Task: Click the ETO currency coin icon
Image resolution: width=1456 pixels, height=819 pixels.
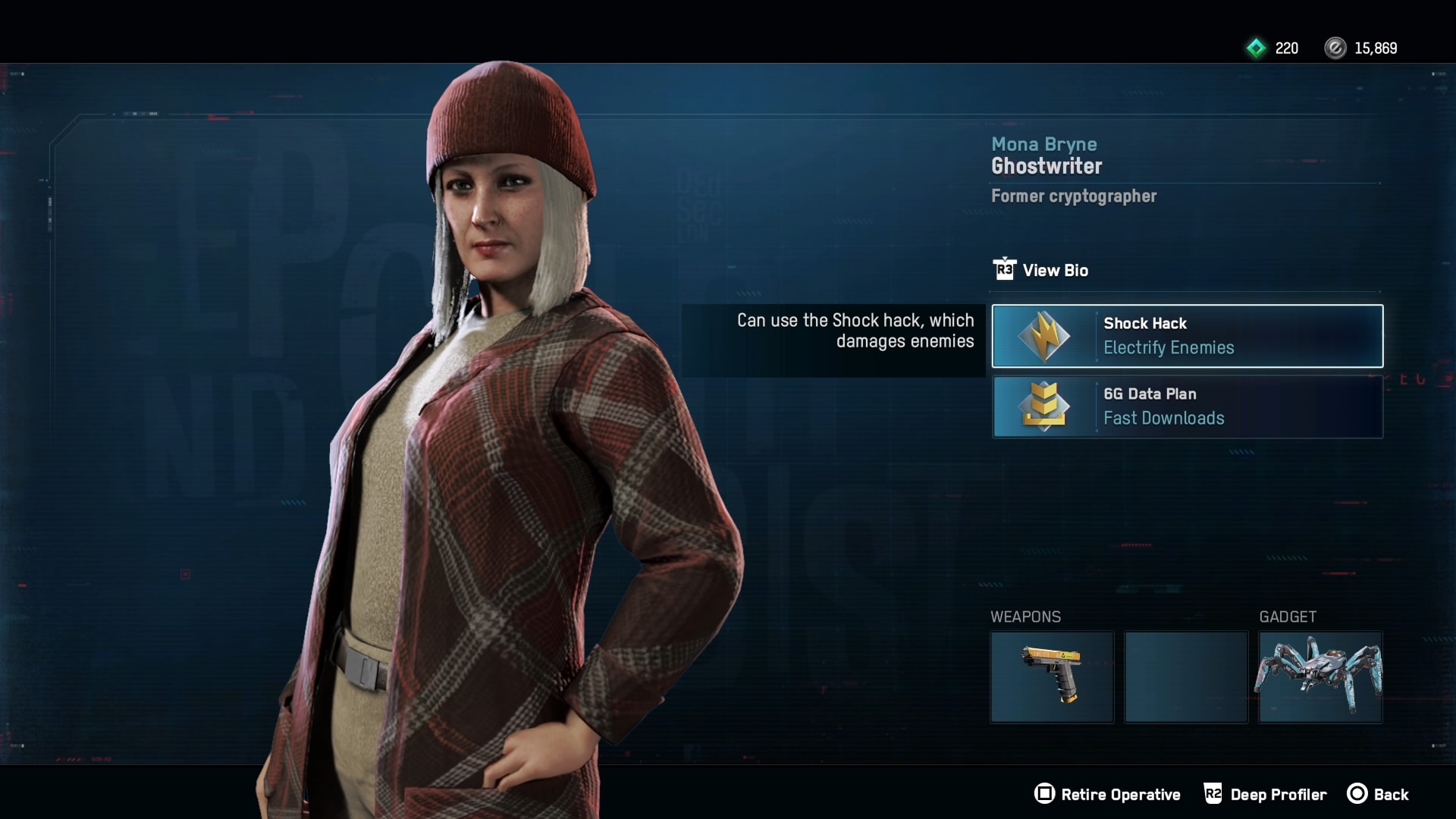Action: tap(1335, 48)
